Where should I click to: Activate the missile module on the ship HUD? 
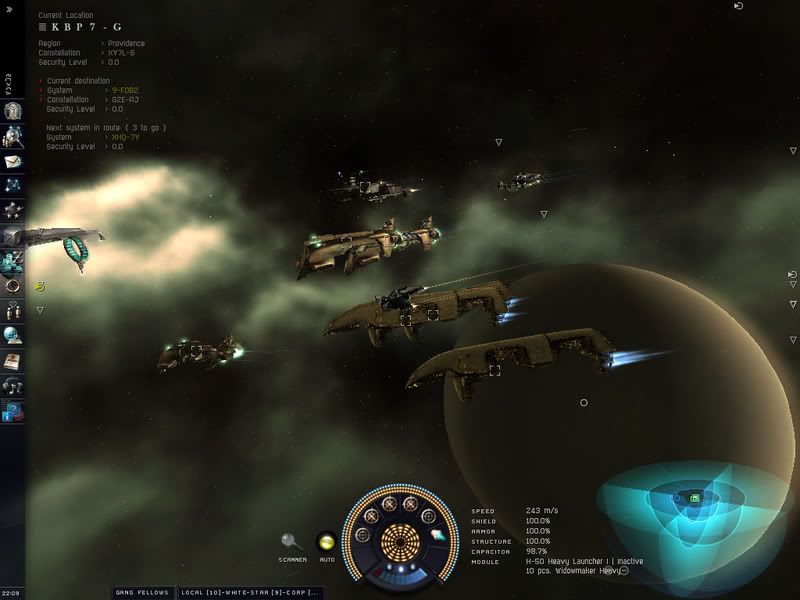point(437,536)
